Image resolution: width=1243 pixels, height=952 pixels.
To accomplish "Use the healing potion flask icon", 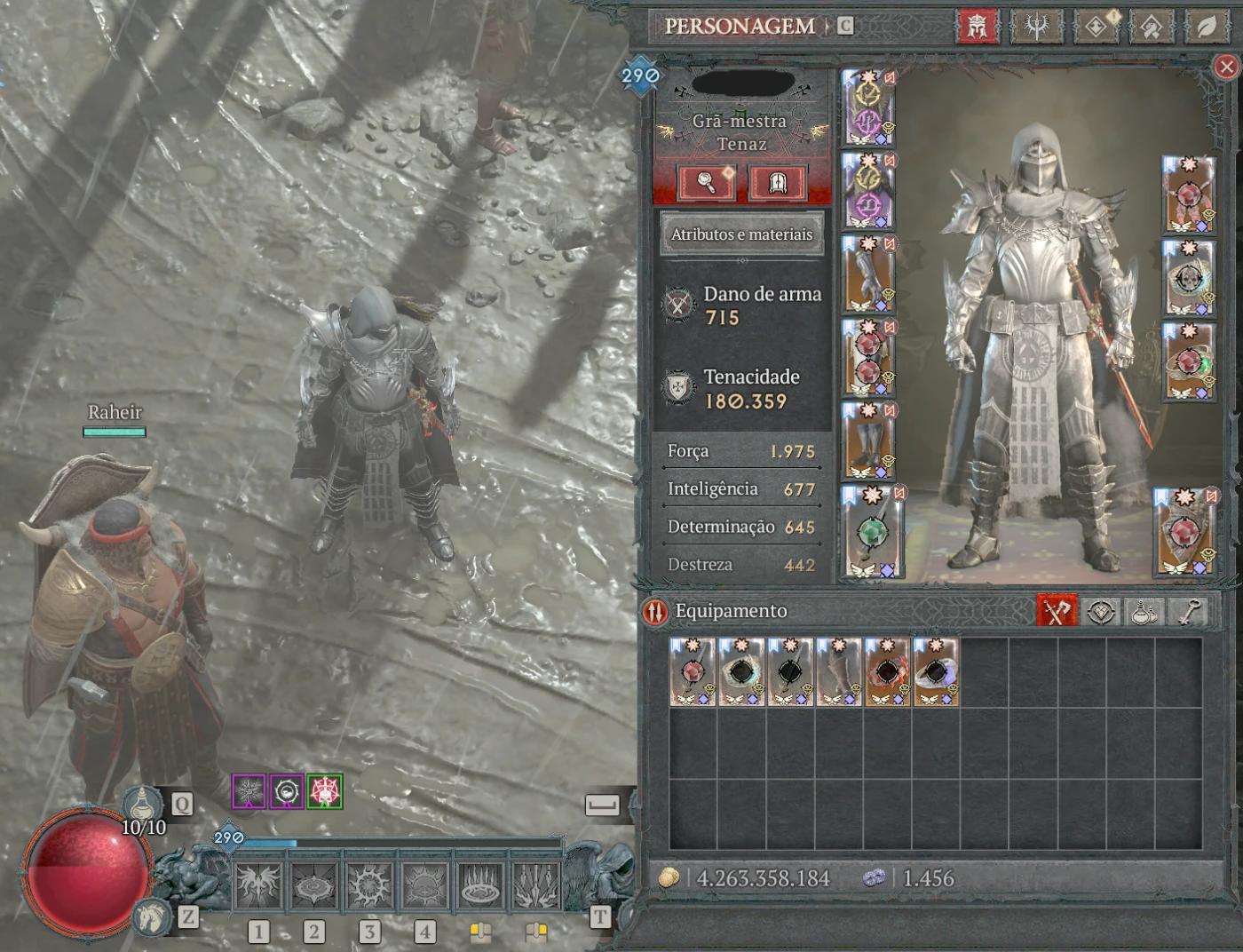I will tap(143, 804).
